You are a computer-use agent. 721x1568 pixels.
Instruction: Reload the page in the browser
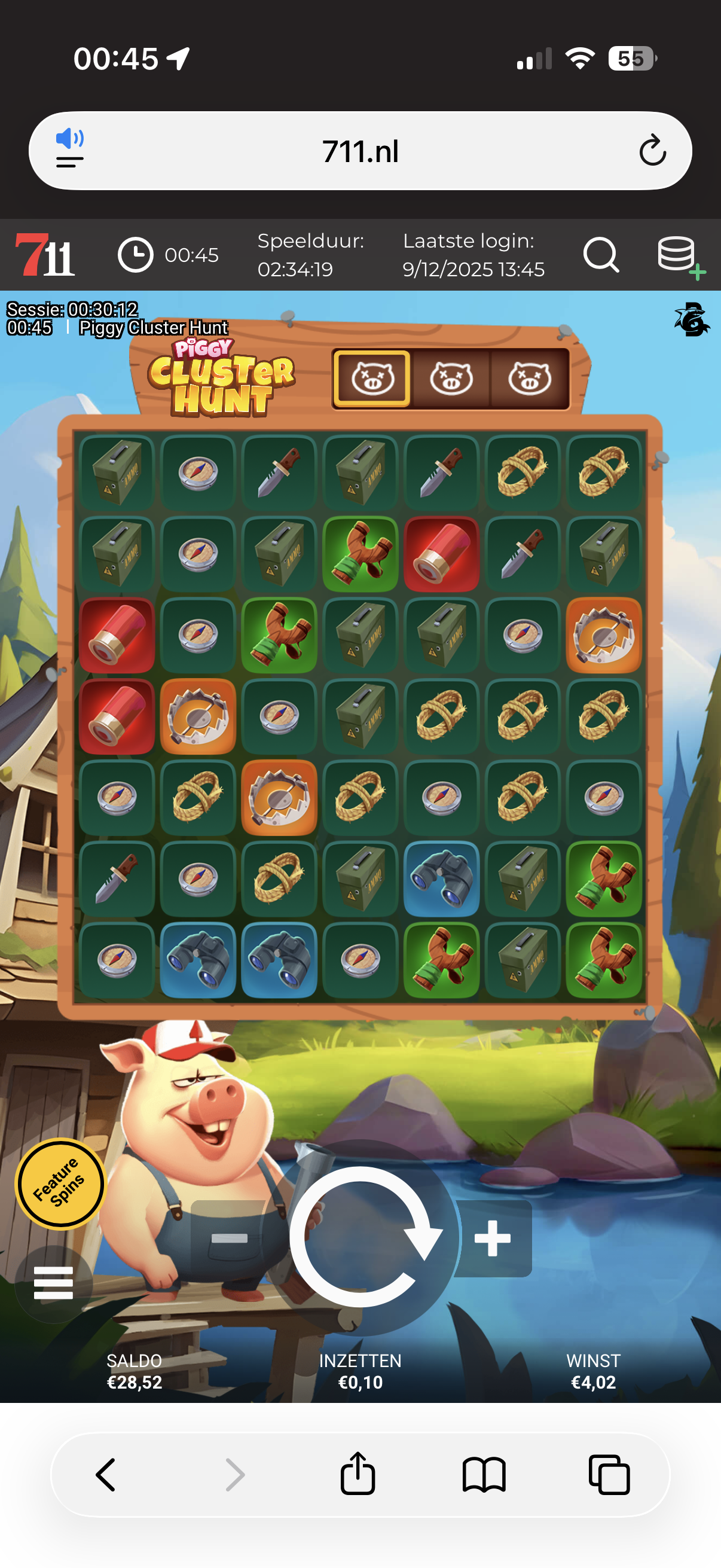[652, 151]
